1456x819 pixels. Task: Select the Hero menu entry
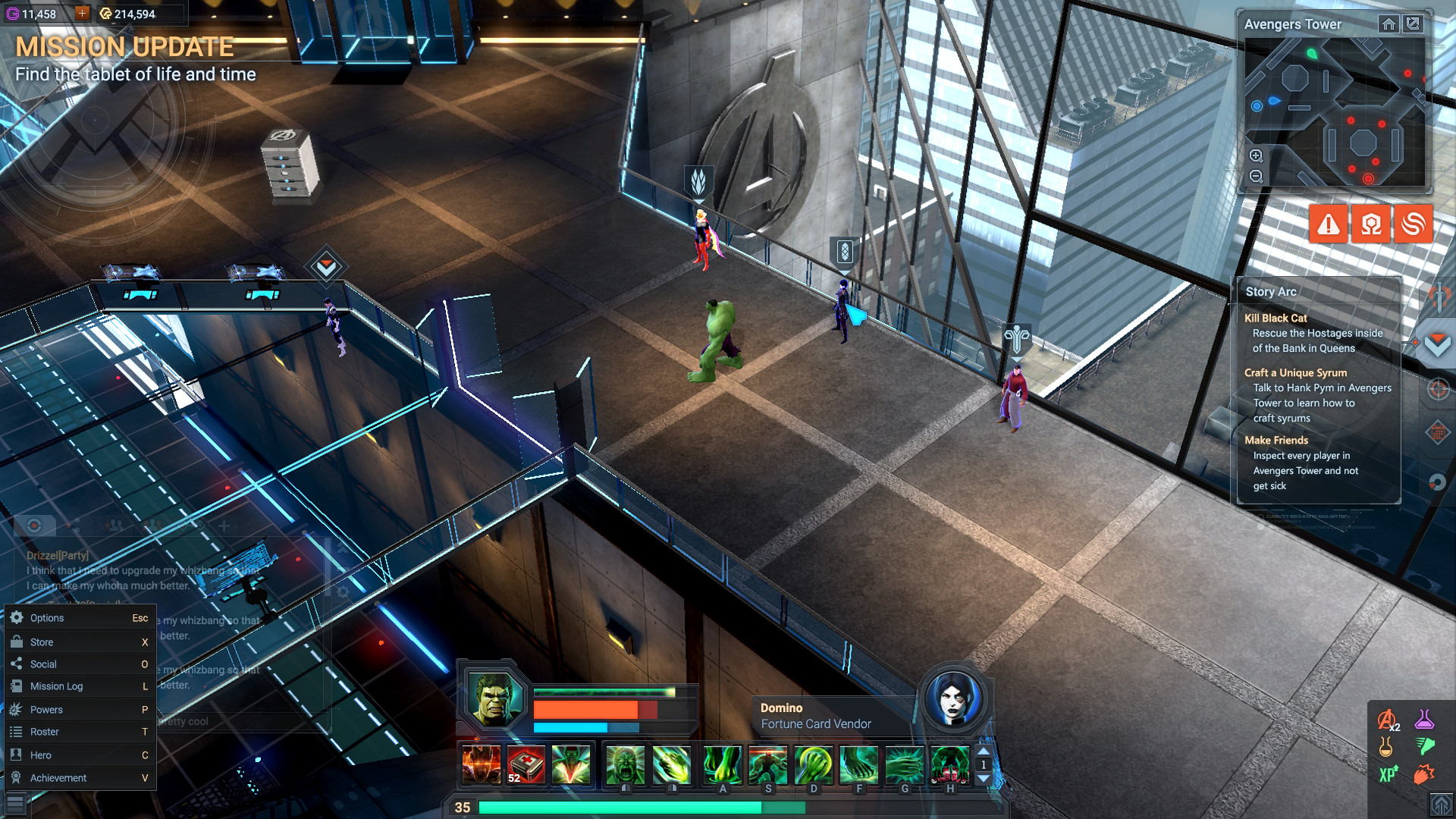(41, 755)
